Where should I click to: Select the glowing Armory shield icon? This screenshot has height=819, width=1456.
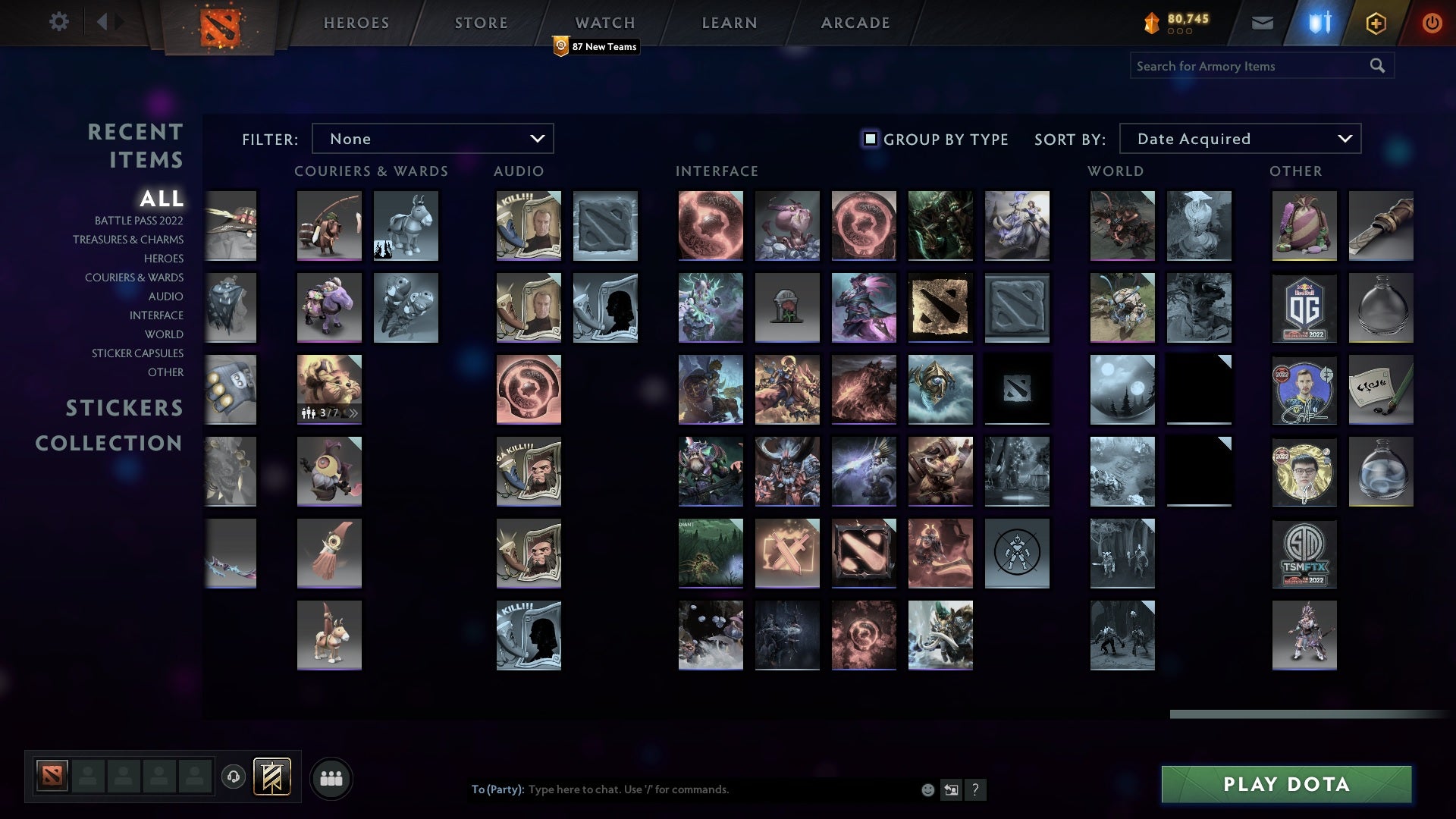point(1319,22)
